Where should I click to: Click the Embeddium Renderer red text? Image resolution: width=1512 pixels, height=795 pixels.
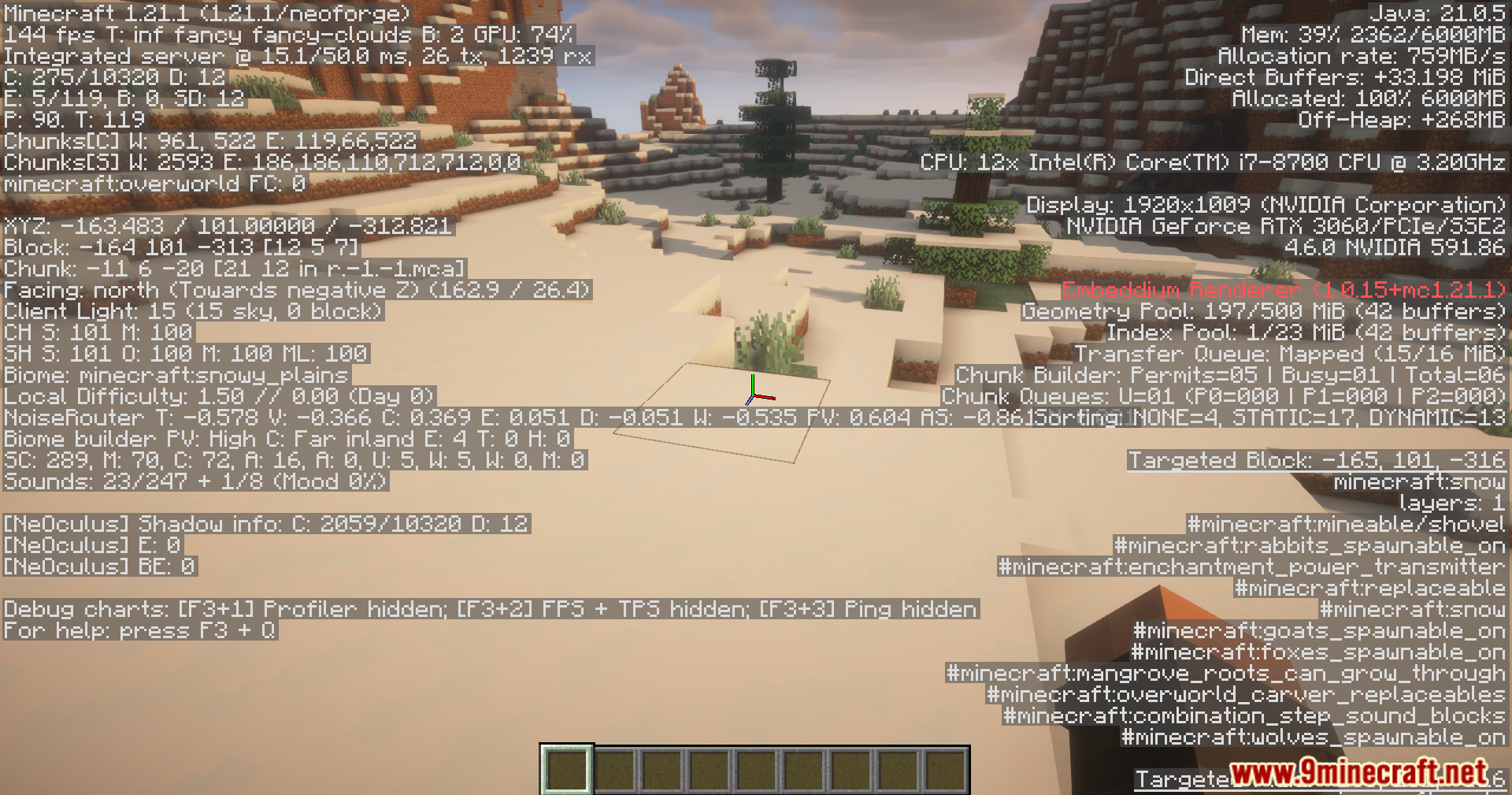[x=1284, y=290]
